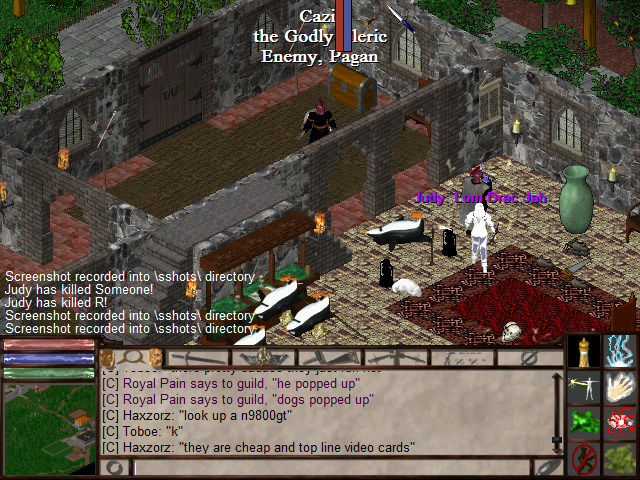
Task: Select the green bush camouflage icon
Action: [x=620, y=459]
